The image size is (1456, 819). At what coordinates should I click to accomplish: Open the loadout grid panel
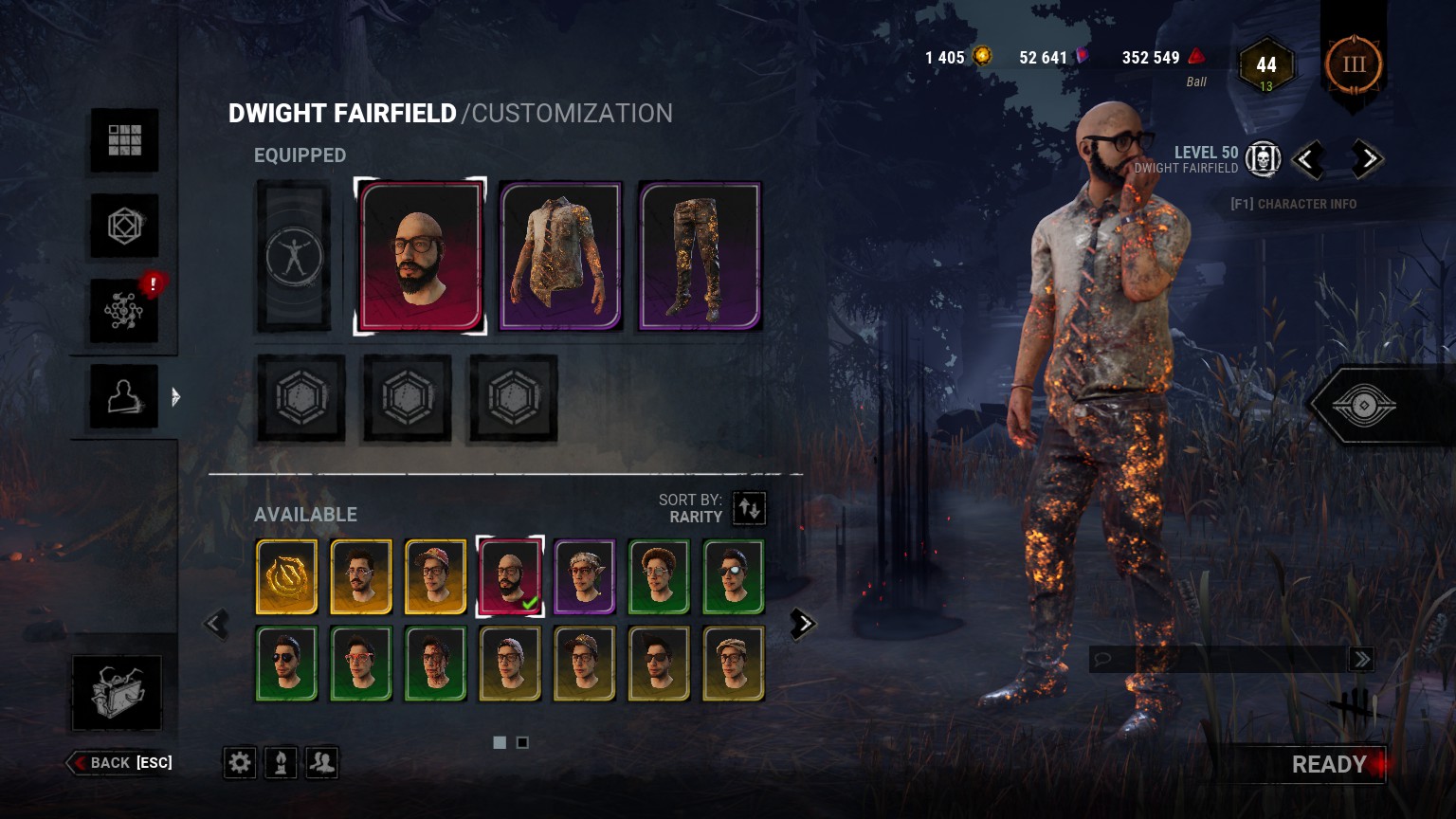(123, 140)
